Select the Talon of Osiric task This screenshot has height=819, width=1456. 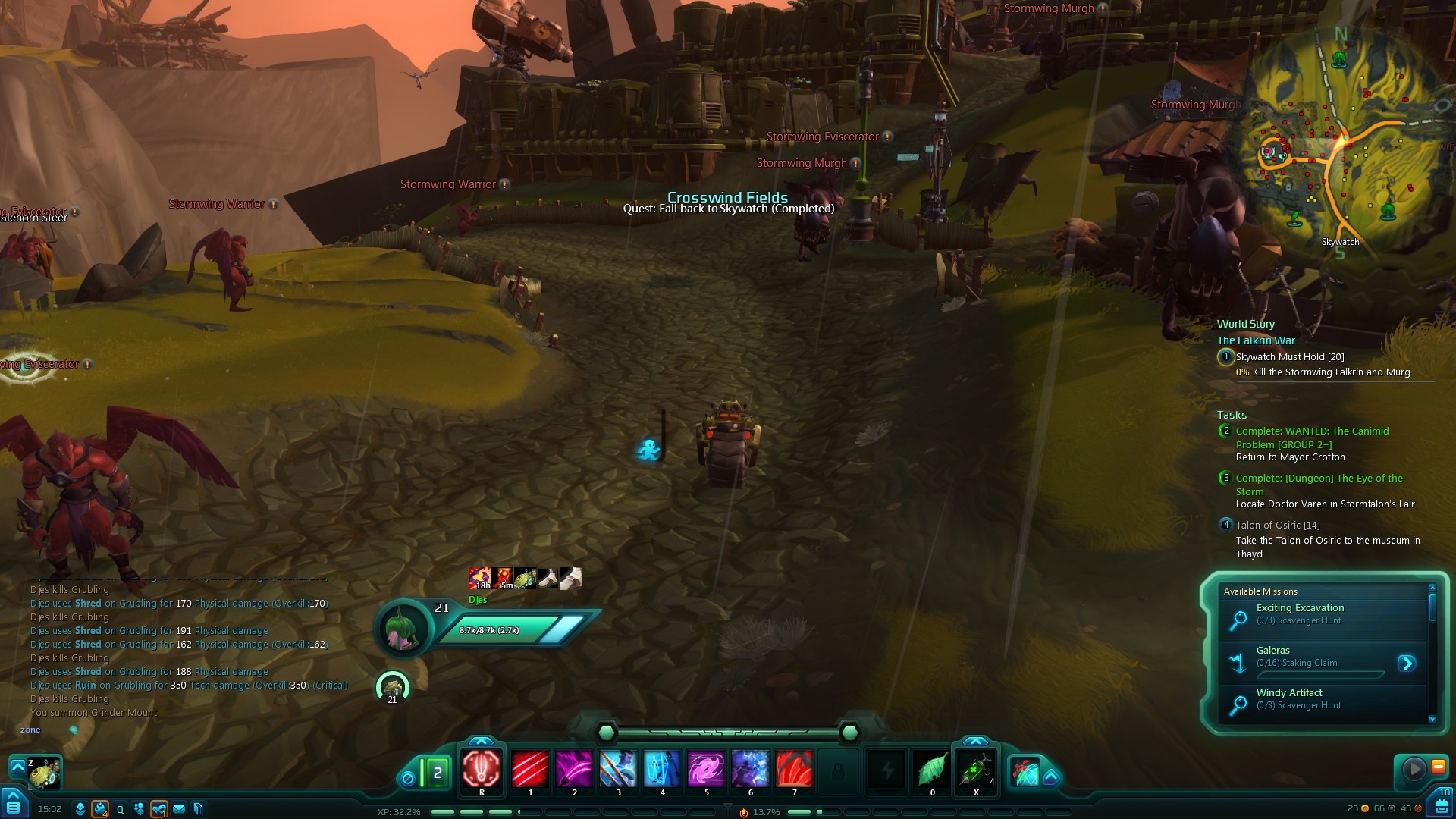tap(1277, 526)
